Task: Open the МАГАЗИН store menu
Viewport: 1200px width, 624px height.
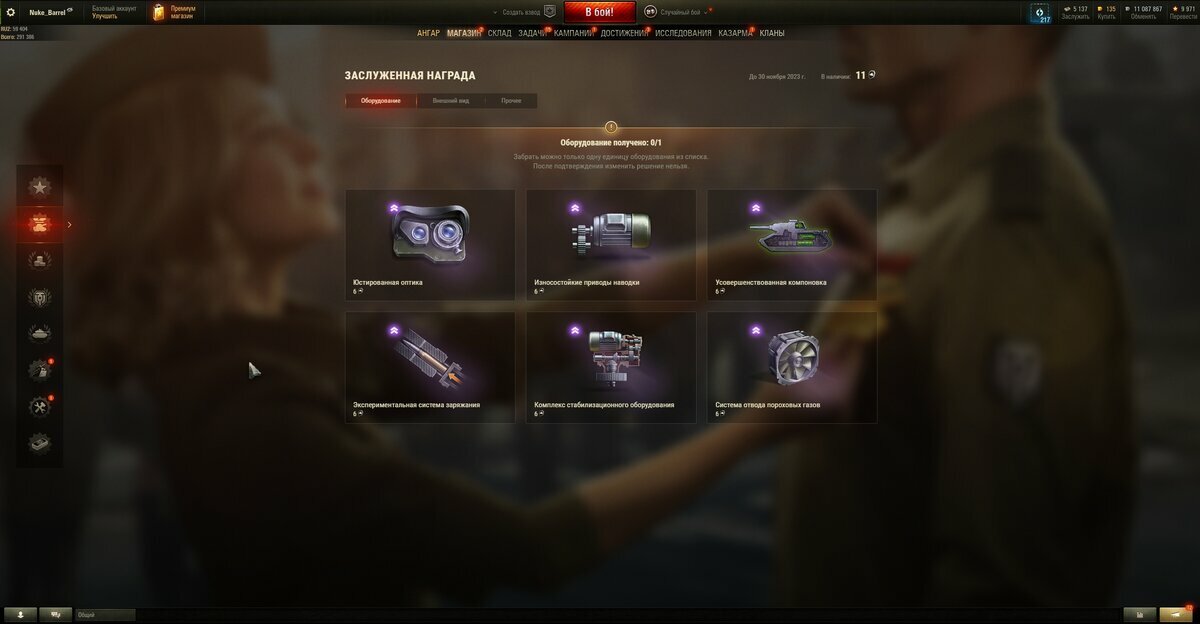Action: coord(463,33)
